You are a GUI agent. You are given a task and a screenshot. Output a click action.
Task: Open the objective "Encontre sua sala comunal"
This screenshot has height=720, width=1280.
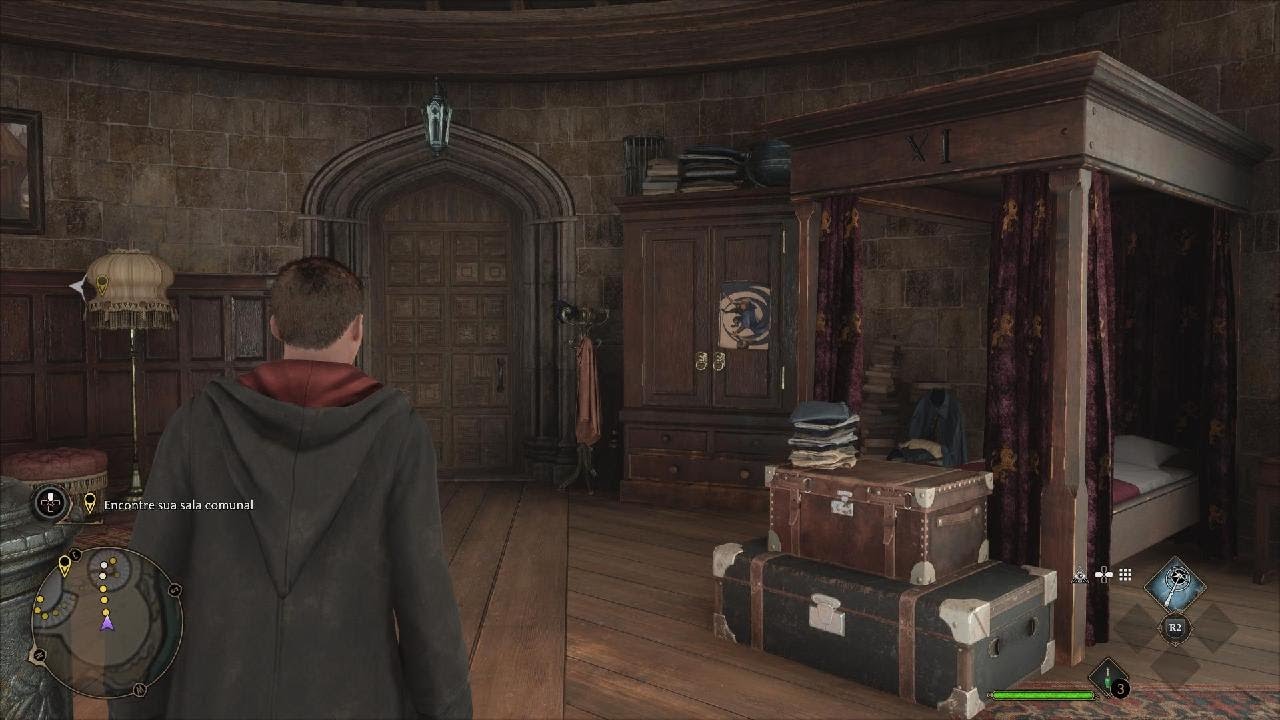pyautogui.click(x=178, y=505)
